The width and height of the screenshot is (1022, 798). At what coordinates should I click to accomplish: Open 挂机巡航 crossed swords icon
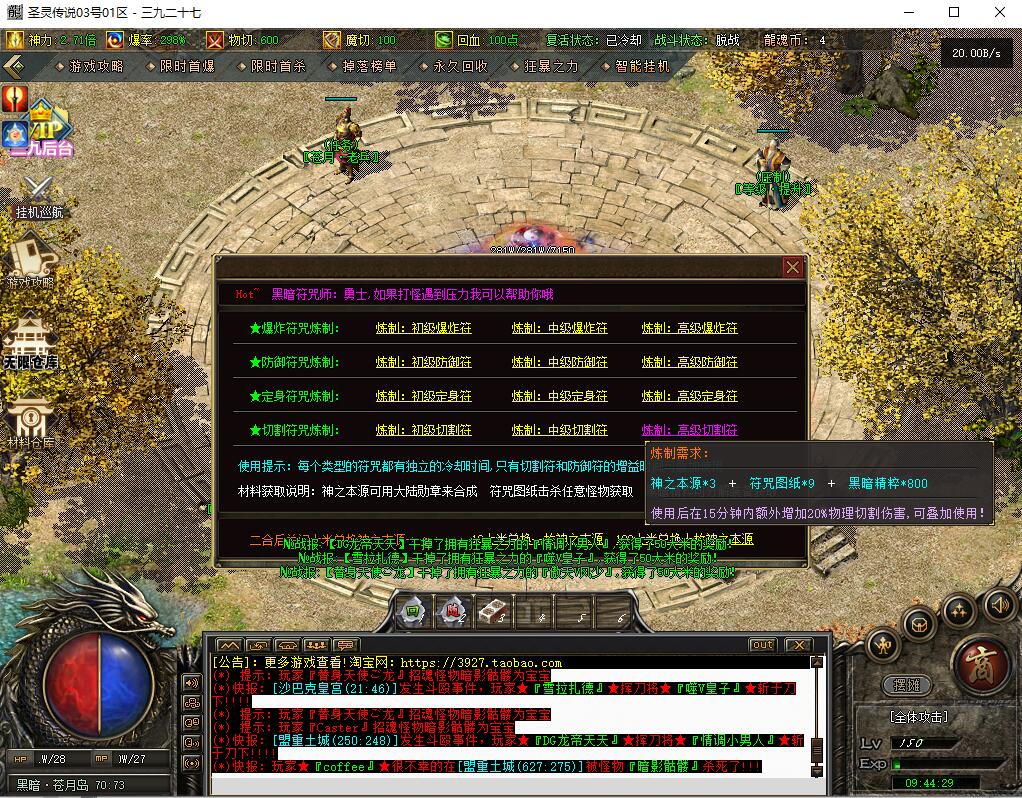coord(39,196)
